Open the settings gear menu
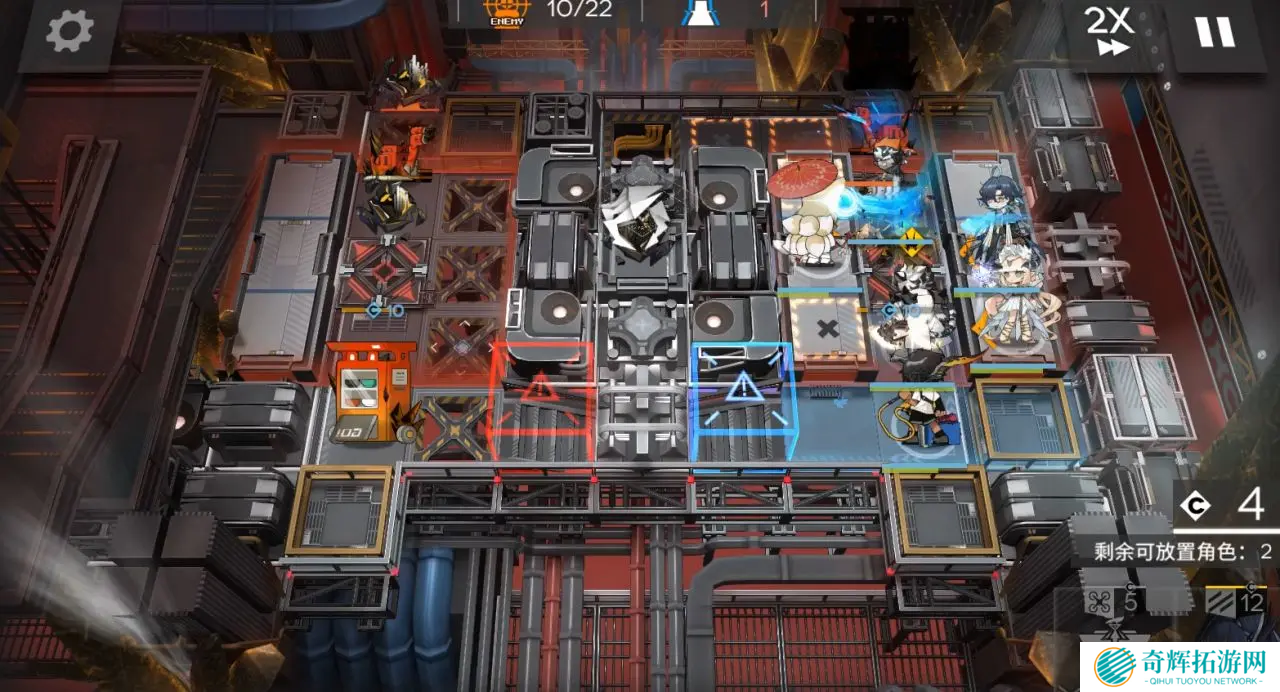1280x692 pixels. (70, 32)
